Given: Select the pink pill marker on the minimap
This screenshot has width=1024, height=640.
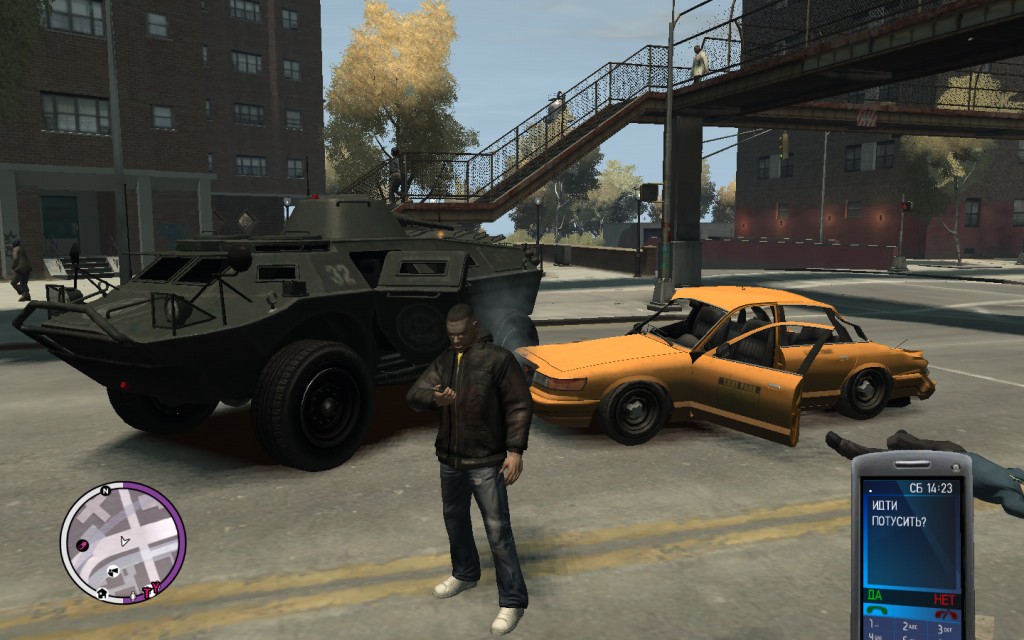Looking at the screenshot, I should (83, 543).
